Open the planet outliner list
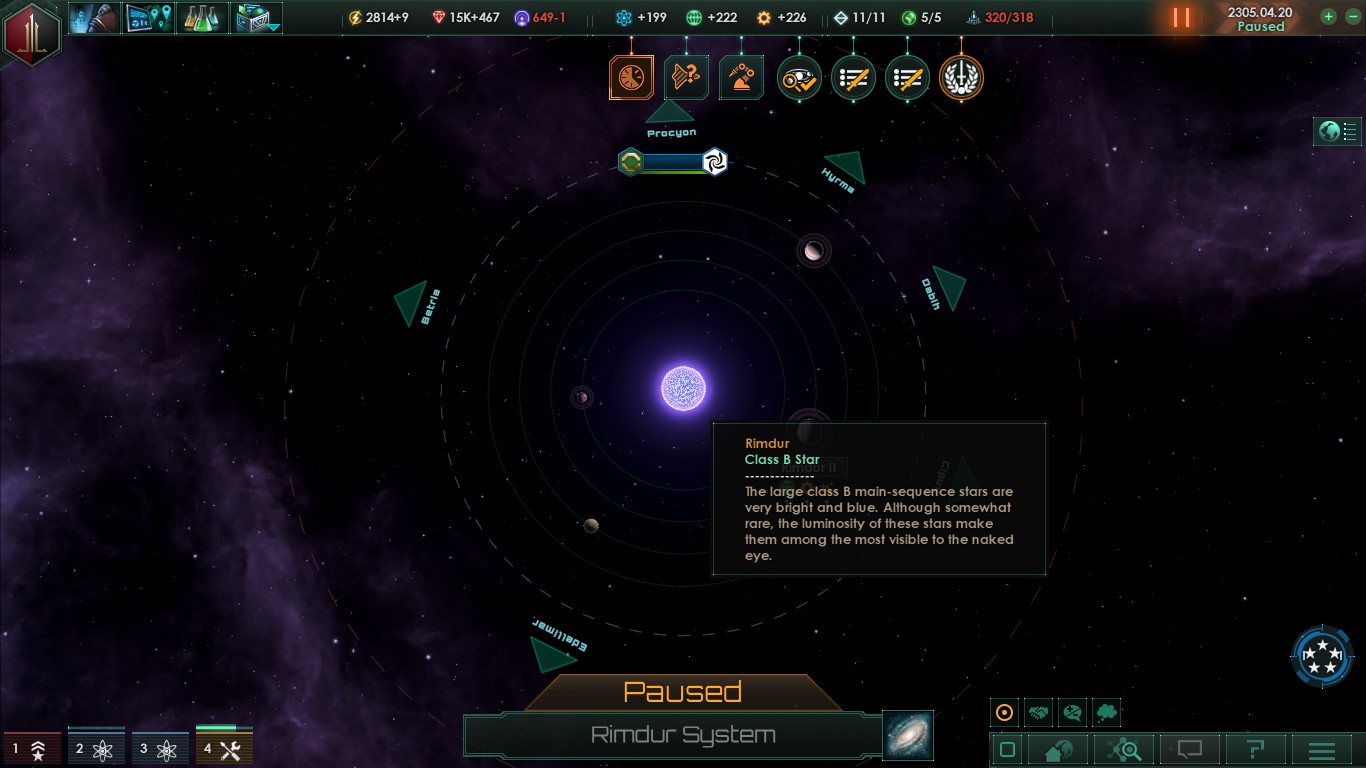 (x=1338, y=131)
